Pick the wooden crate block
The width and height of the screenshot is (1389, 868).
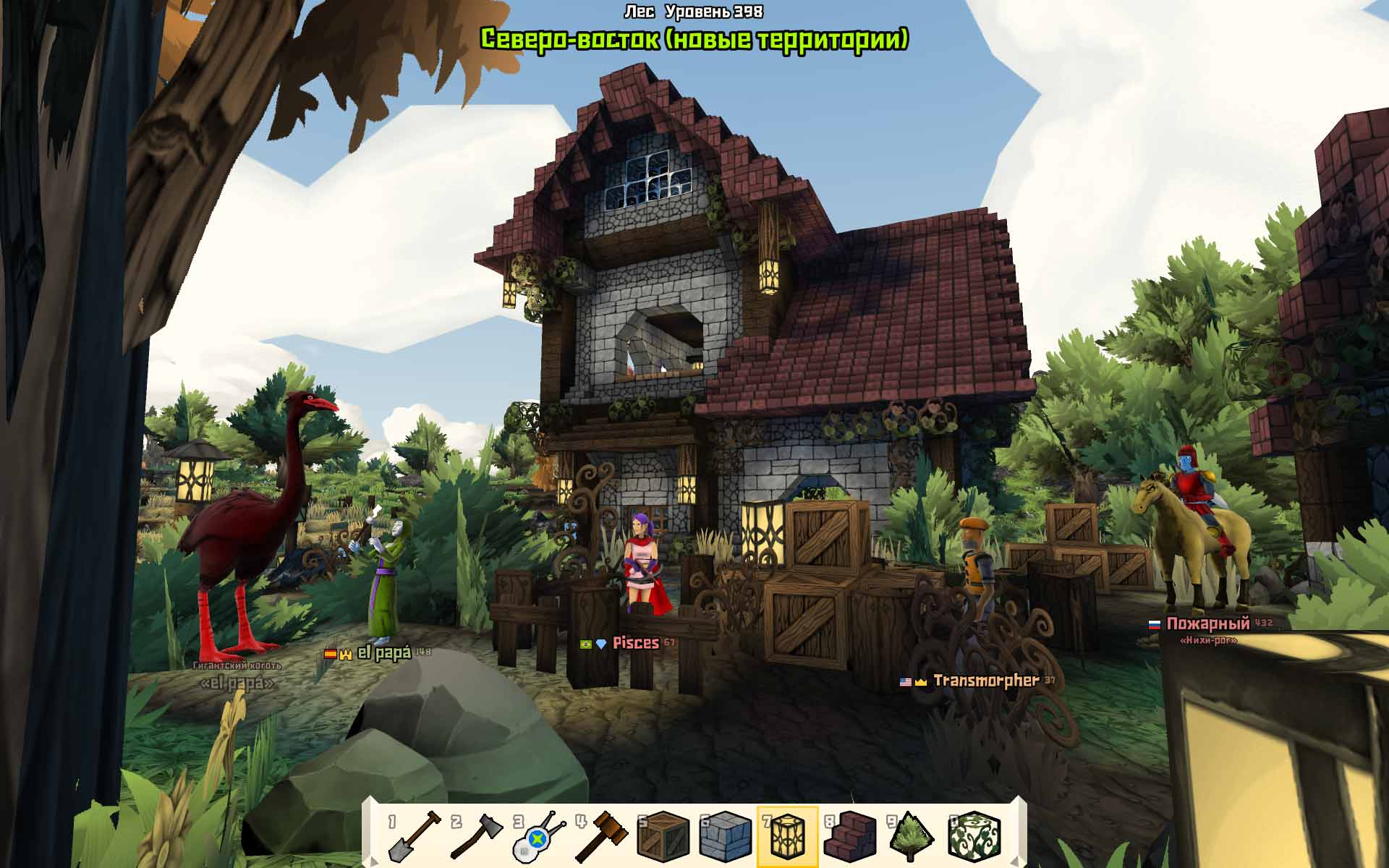[663, 836]
